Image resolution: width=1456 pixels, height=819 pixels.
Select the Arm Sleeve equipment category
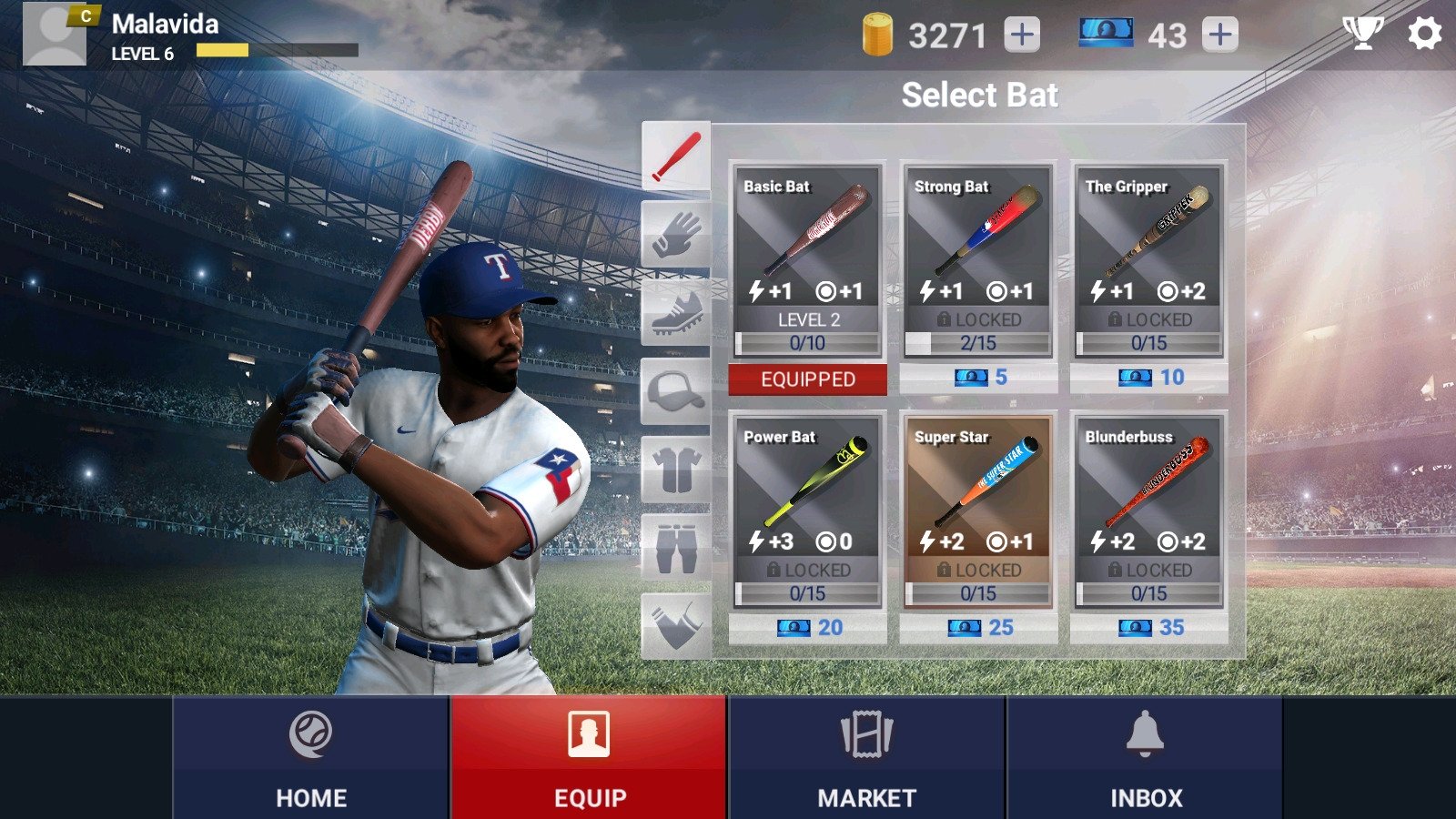click(677, 623)
